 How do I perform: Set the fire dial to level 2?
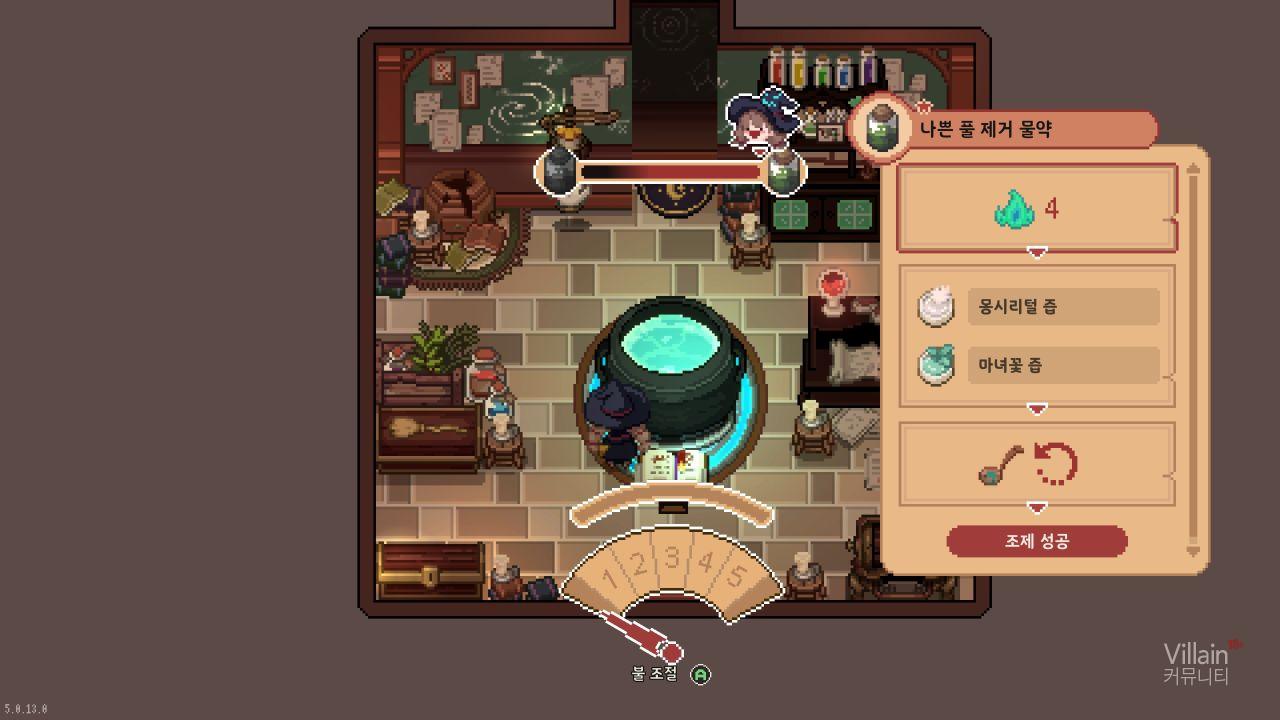[x=639, y=563]
